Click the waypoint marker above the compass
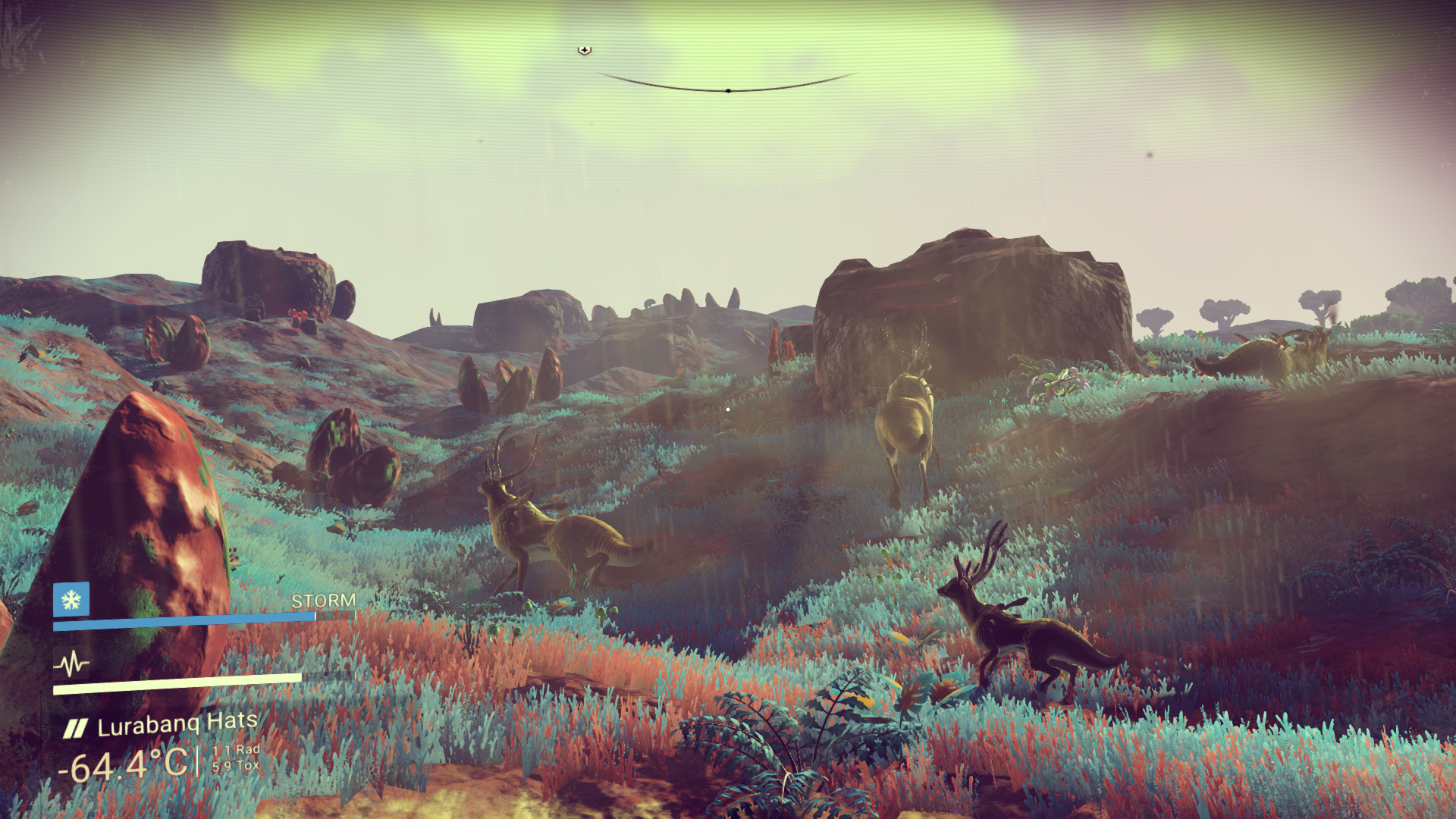The width and height of the screenshot is (1456, 819). 584,50
